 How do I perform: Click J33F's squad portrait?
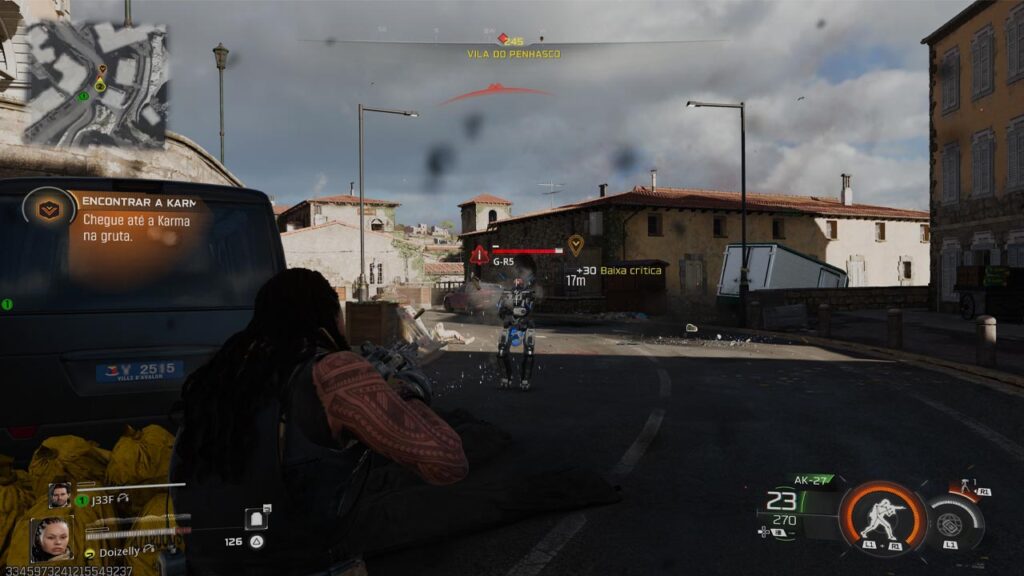pyautogui.click(x=61, y=495)
